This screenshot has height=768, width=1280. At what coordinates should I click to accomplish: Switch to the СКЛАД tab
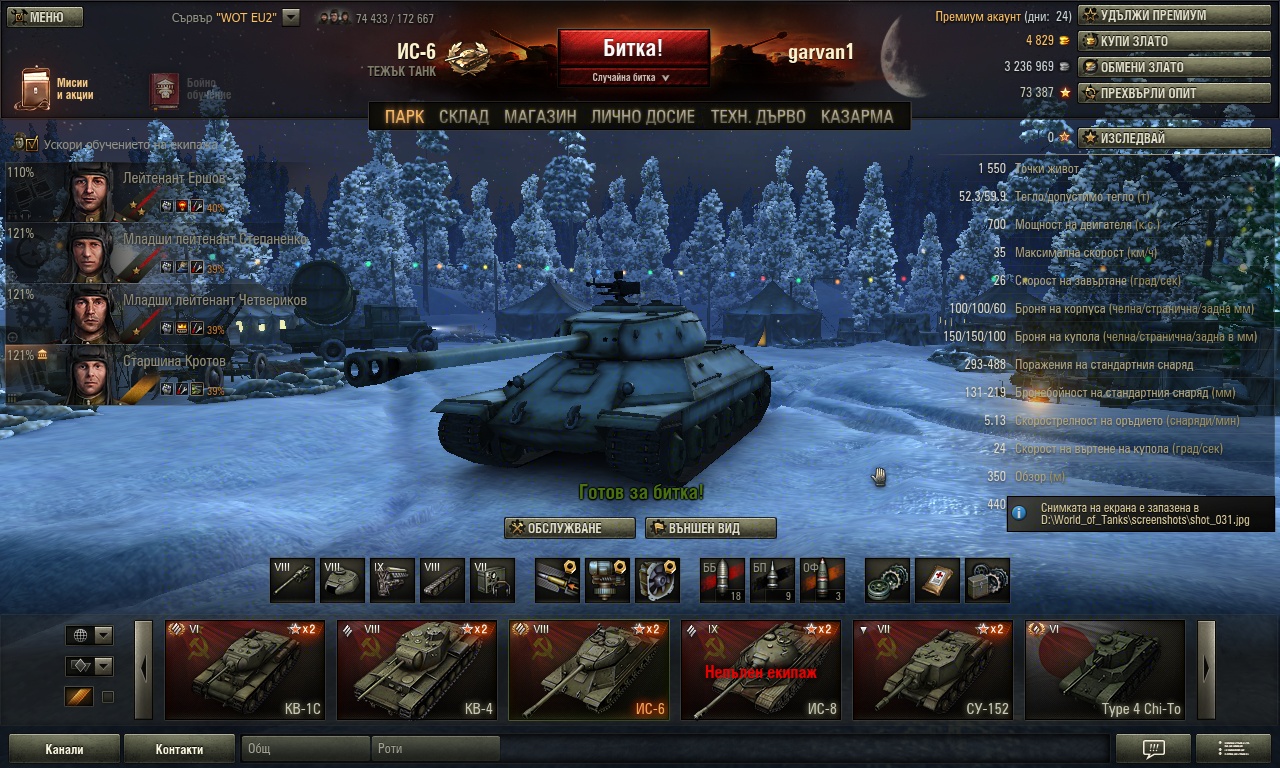click(x=464, y=116)
